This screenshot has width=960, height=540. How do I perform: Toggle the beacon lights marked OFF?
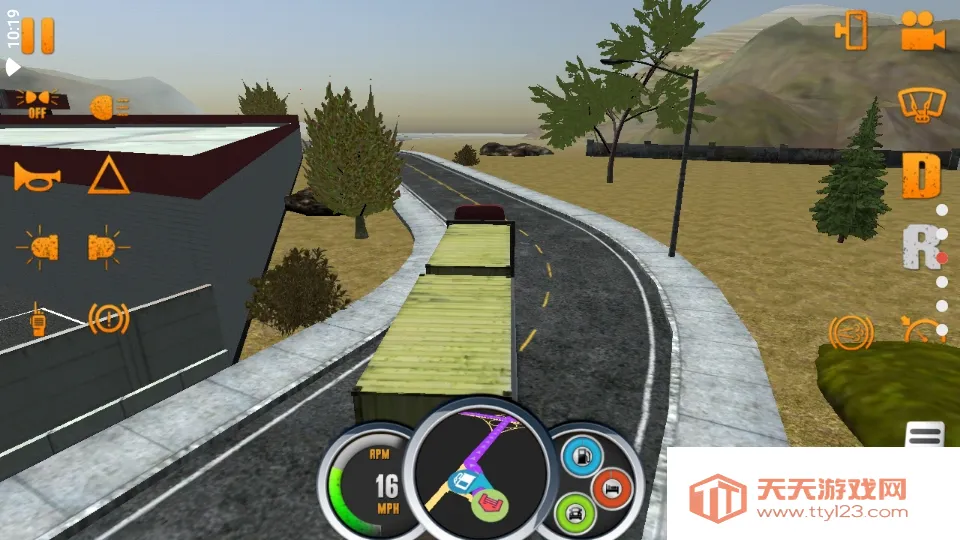(38, 103)
